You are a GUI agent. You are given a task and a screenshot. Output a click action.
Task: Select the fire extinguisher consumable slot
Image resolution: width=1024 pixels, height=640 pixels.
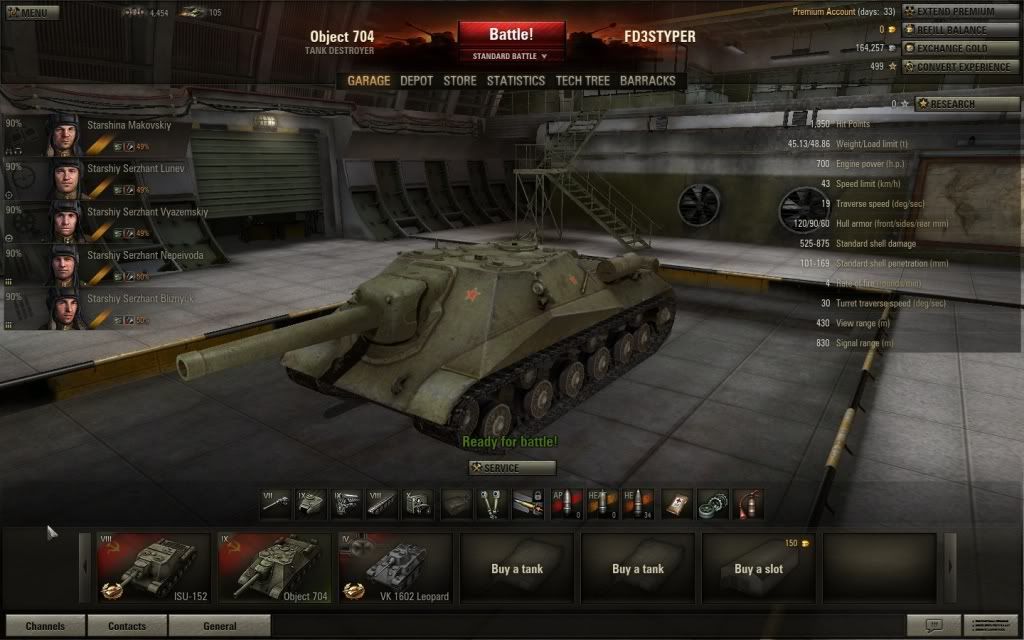click(x=748, y=503)
